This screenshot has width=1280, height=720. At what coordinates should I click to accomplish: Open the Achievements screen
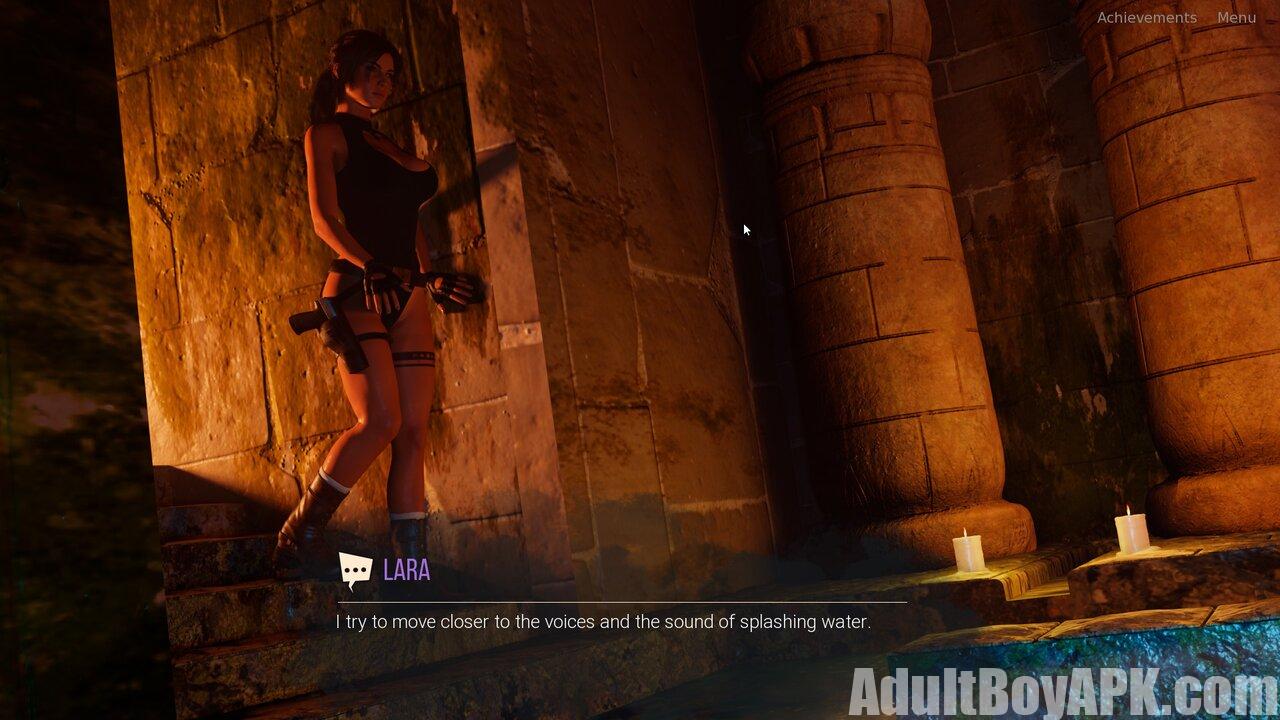(x=1146, y=18)
